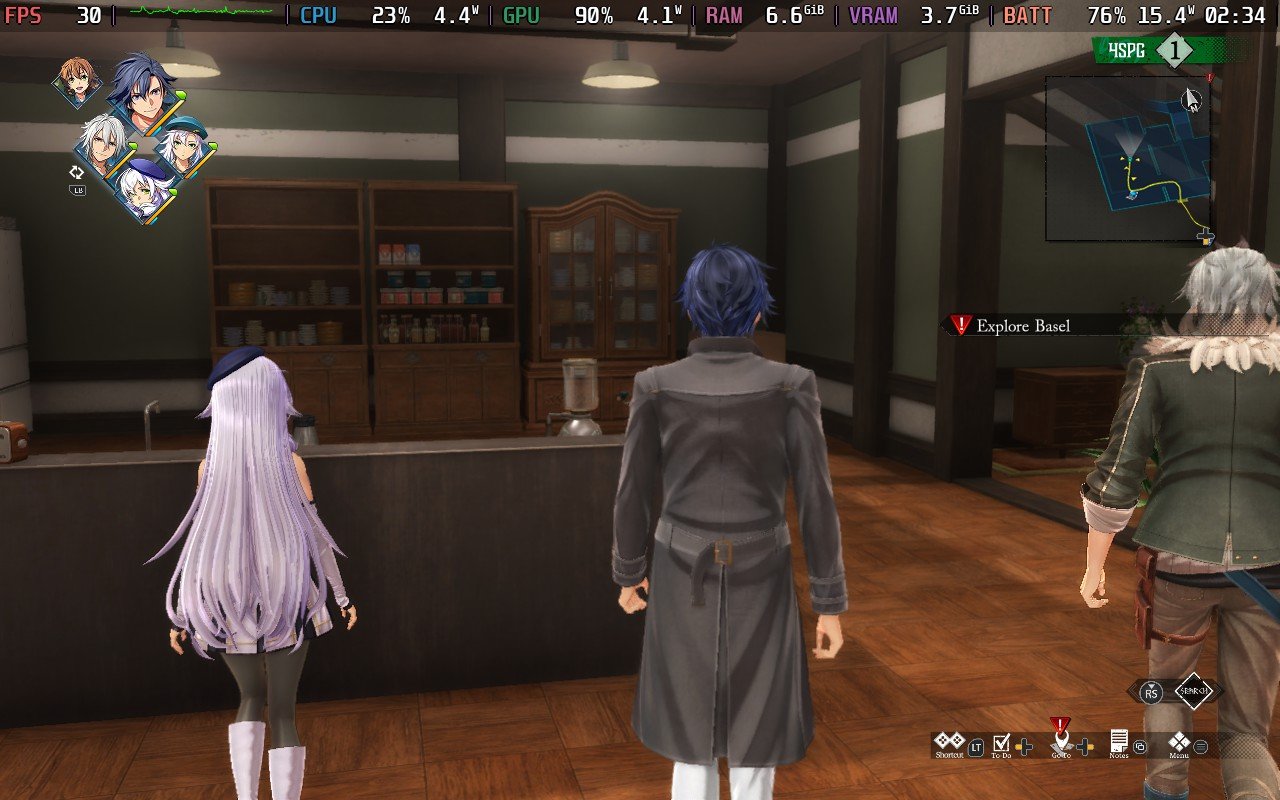Viewport: 1280px width, 800px height.
Task: Open the To Do checklist
Action: [x=1002, y=742]
